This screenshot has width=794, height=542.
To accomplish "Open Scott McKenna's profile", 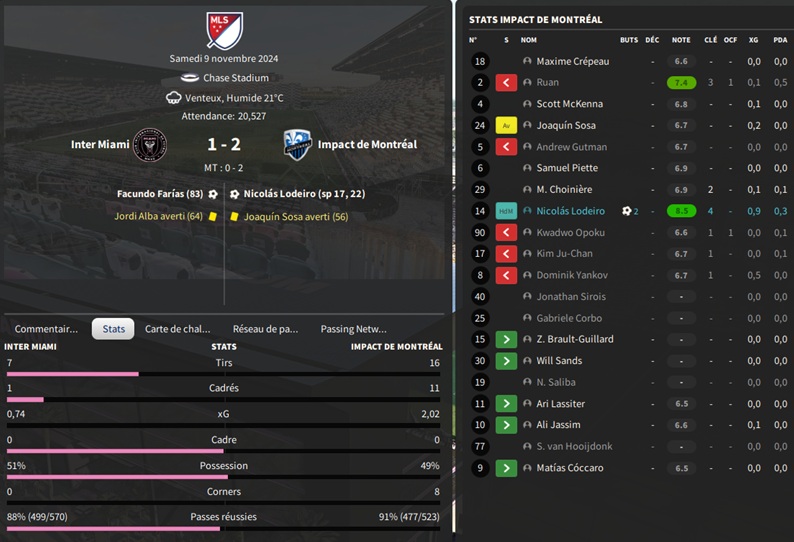I will [569, 104].
